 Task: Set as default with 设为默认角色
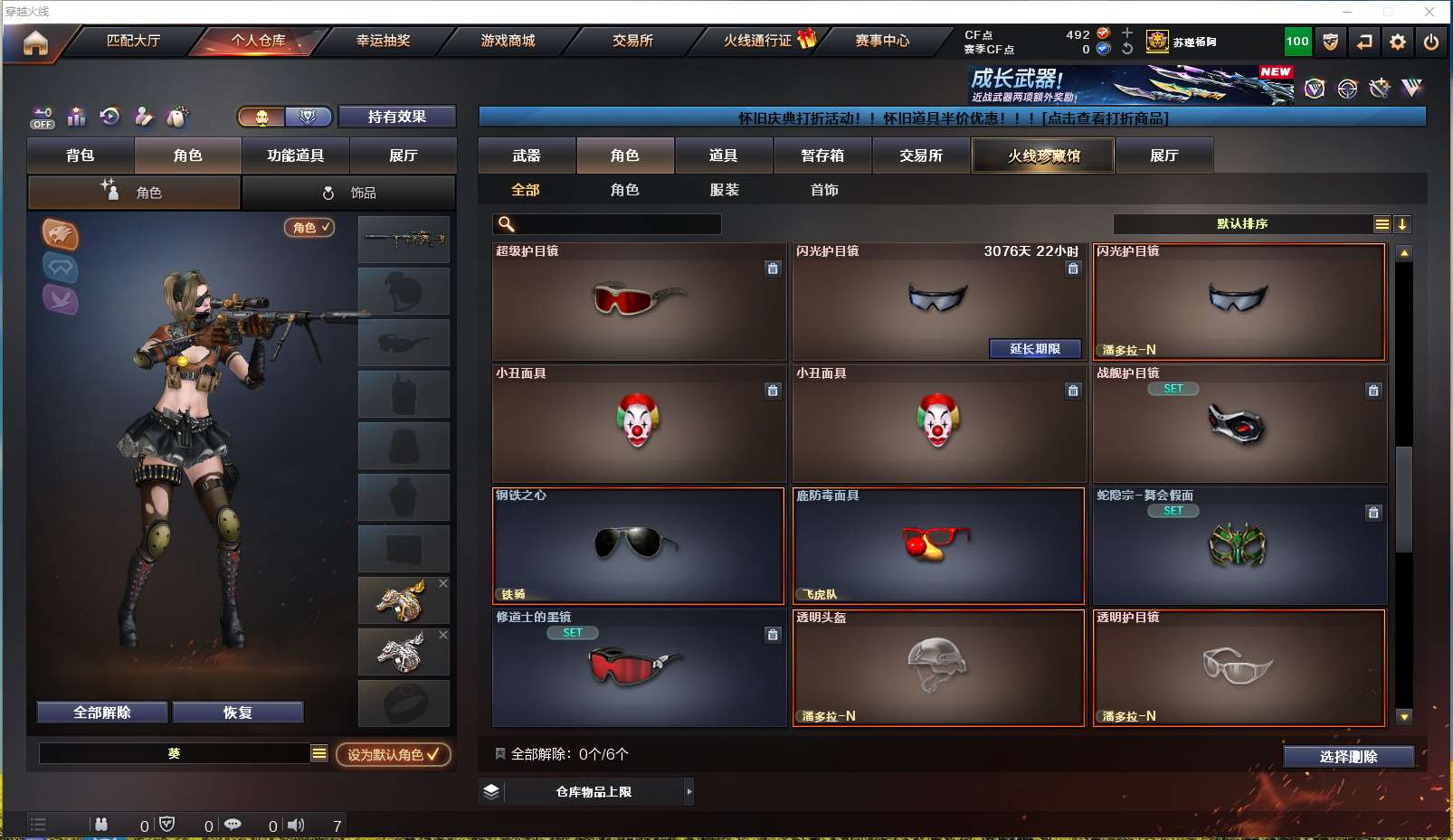(x=393, y=754)
